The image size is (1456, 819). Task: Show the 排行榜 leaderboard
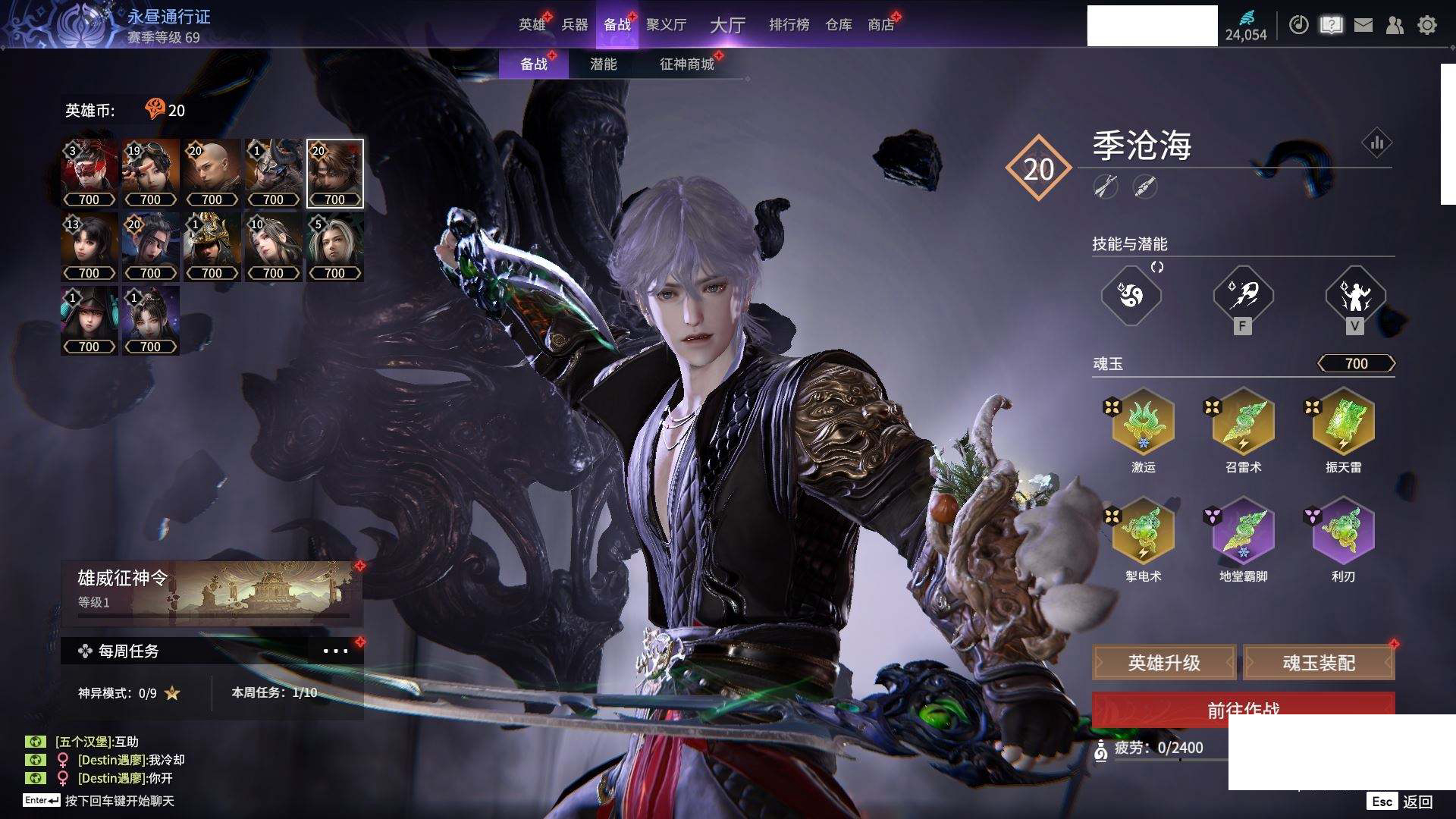789,25
